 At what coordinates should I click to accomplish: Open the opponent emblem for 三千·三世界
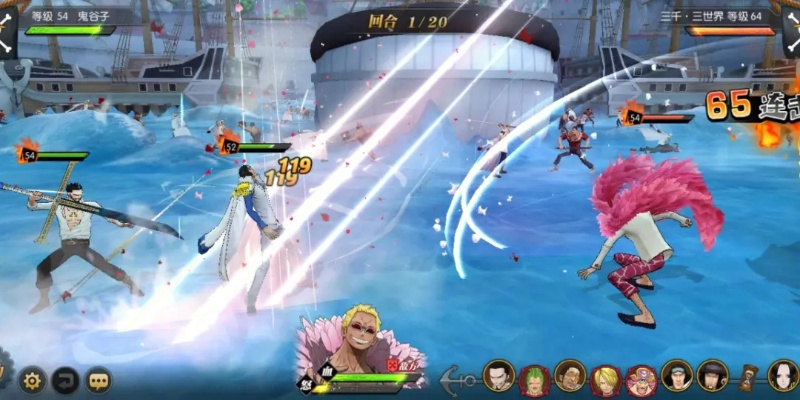(792, 30)
